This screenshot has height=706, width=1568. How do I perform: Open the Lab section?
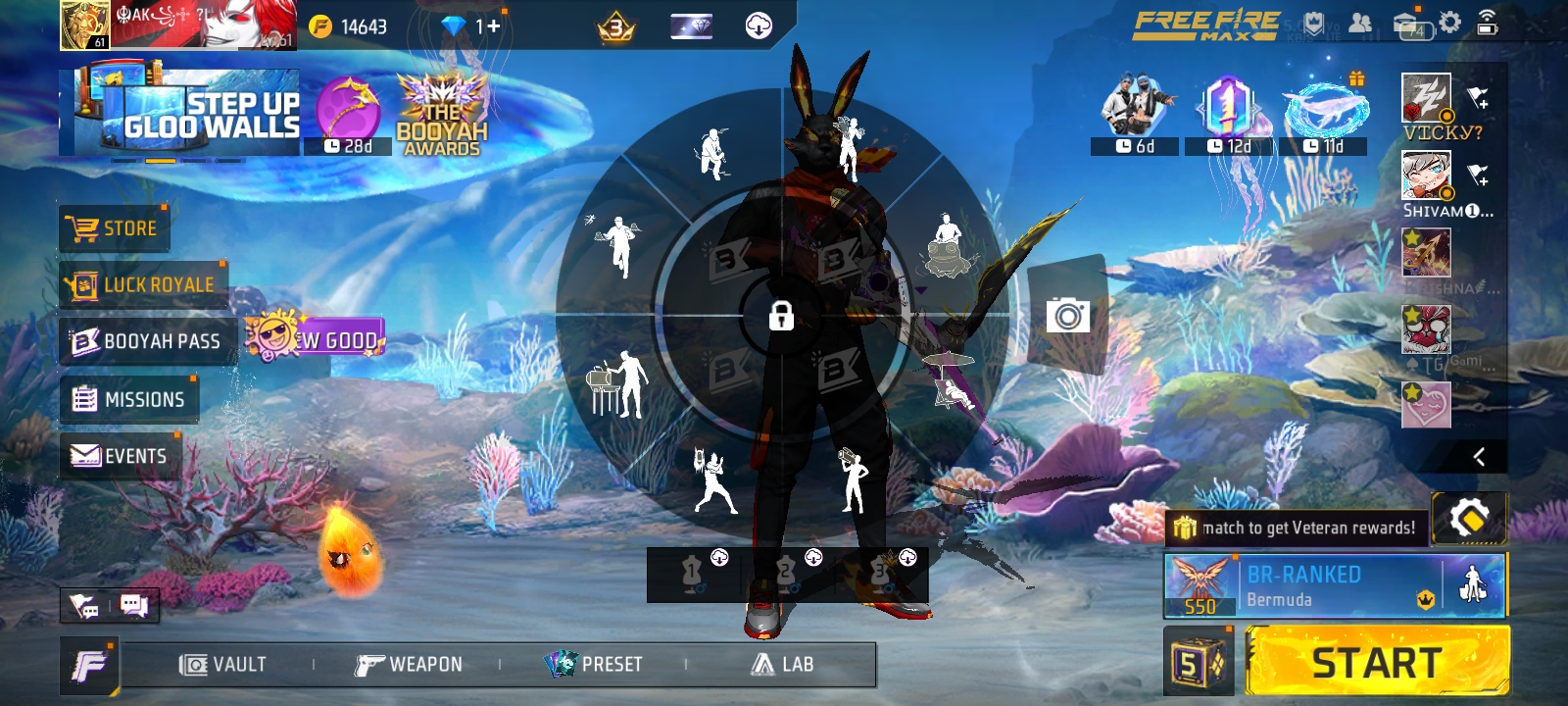pos(783,665)
